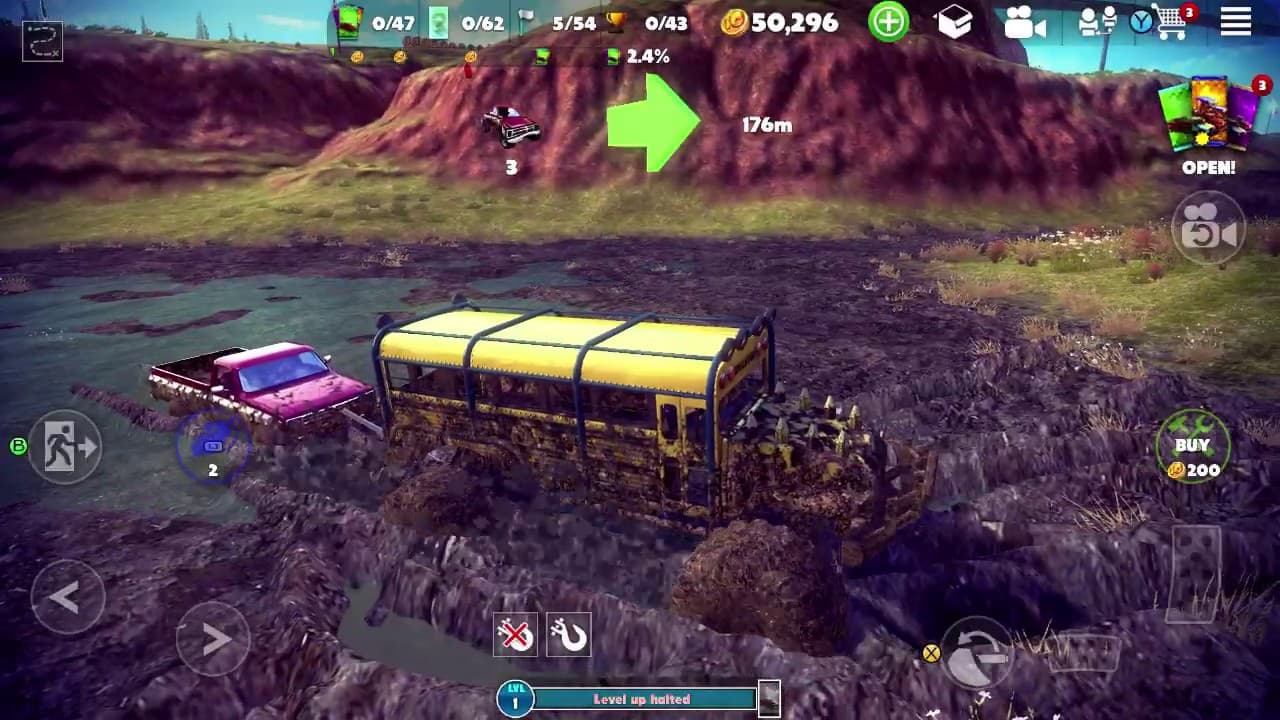Tap the yellow X controller button
Viewport: 1280px width, 720px height.
coord(929,655)
